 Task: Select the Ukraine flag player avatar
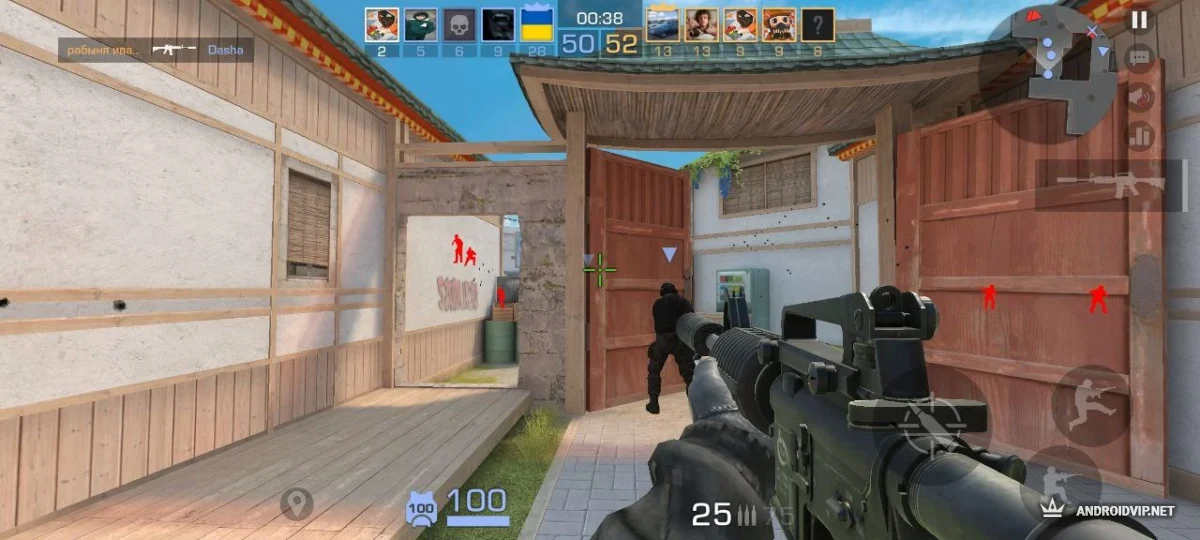tap(538, 25)
